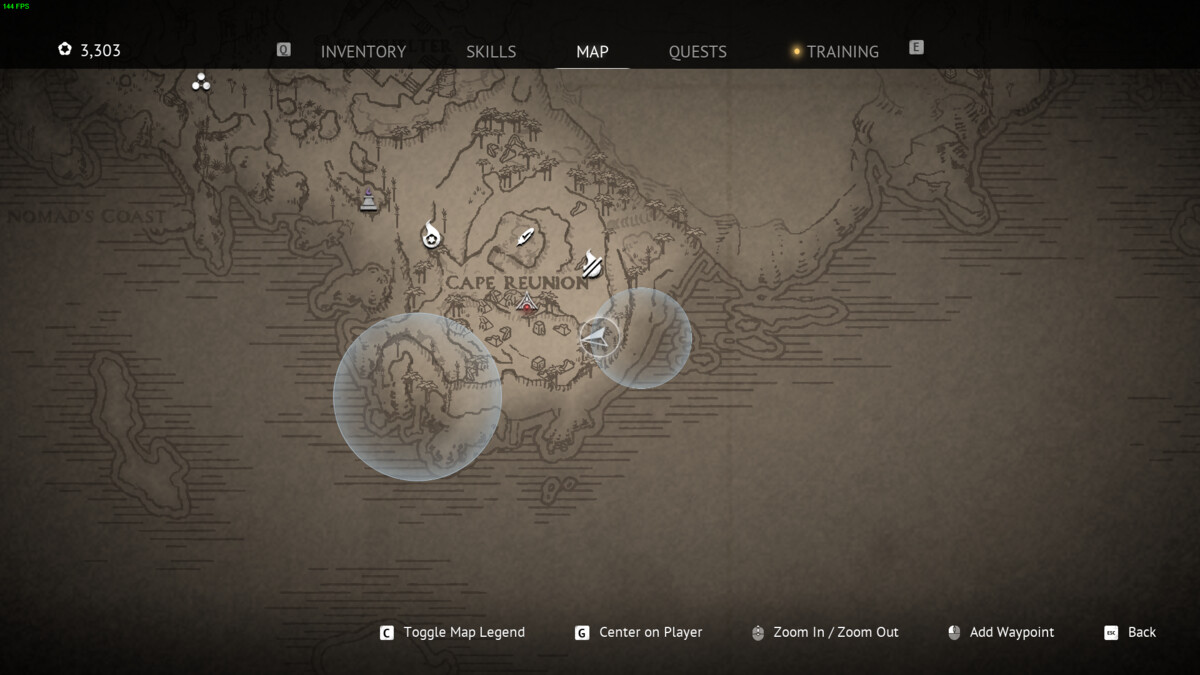Open the Inventory tab

(363, 52)
